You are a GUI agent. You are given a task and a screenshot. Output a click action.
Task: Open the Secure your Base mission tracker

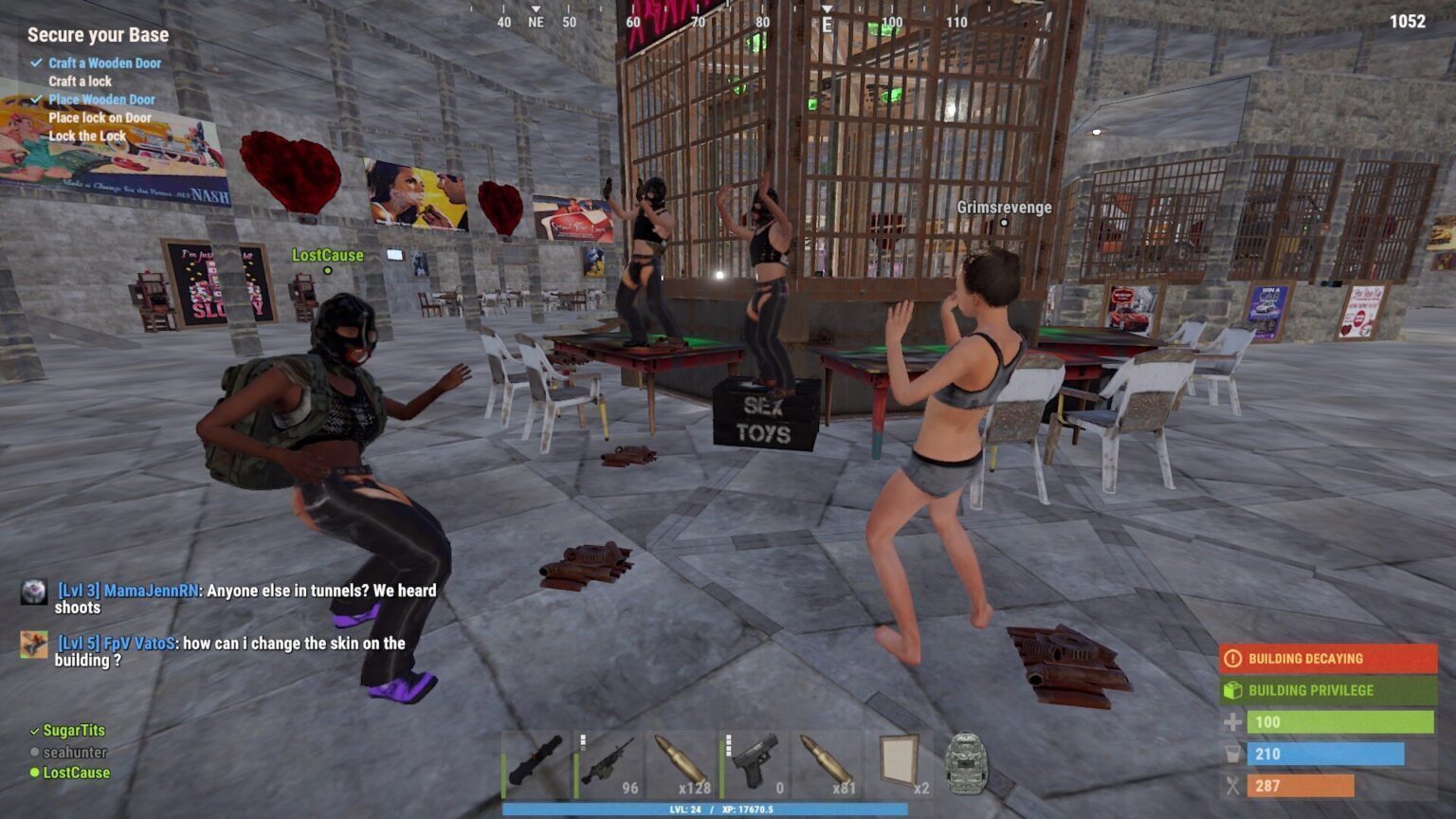(98, 35)
